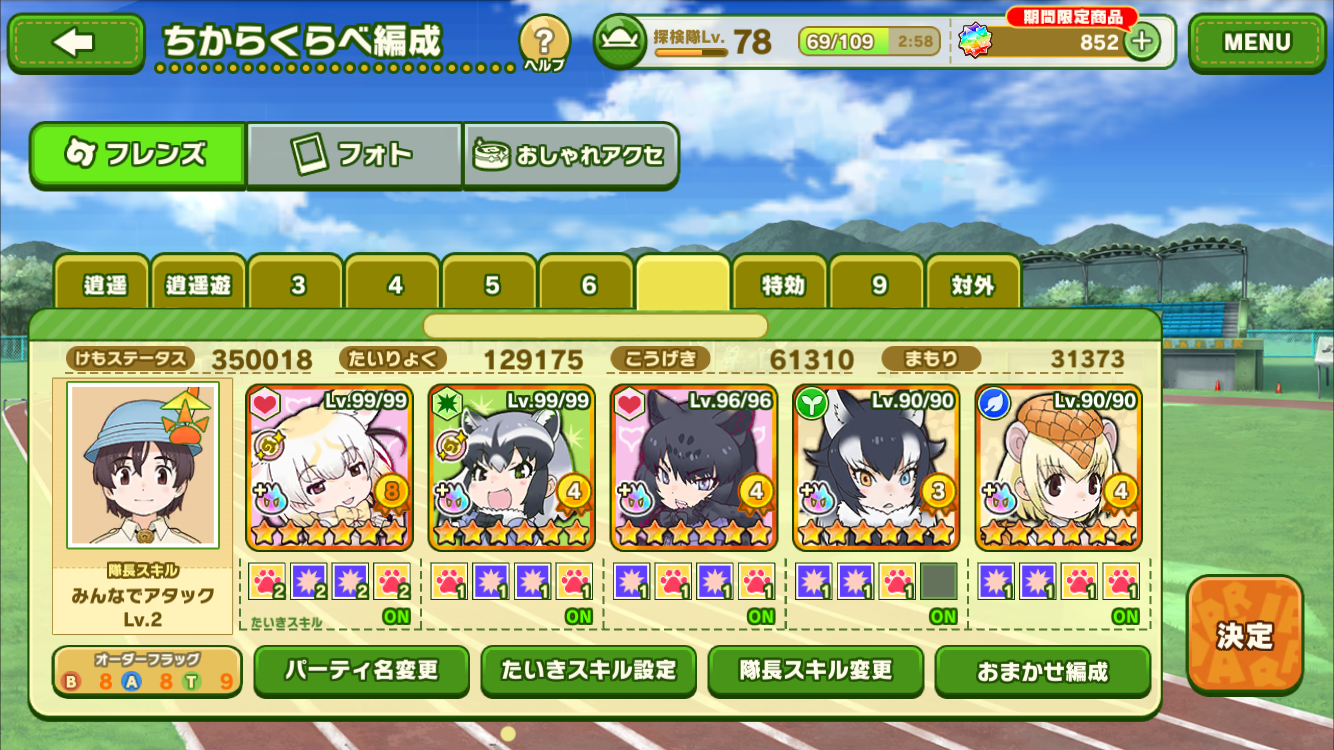1334x750 pixels.
Task: Confirm with the orange 決定 button
Action: [x=1245, y=635]
